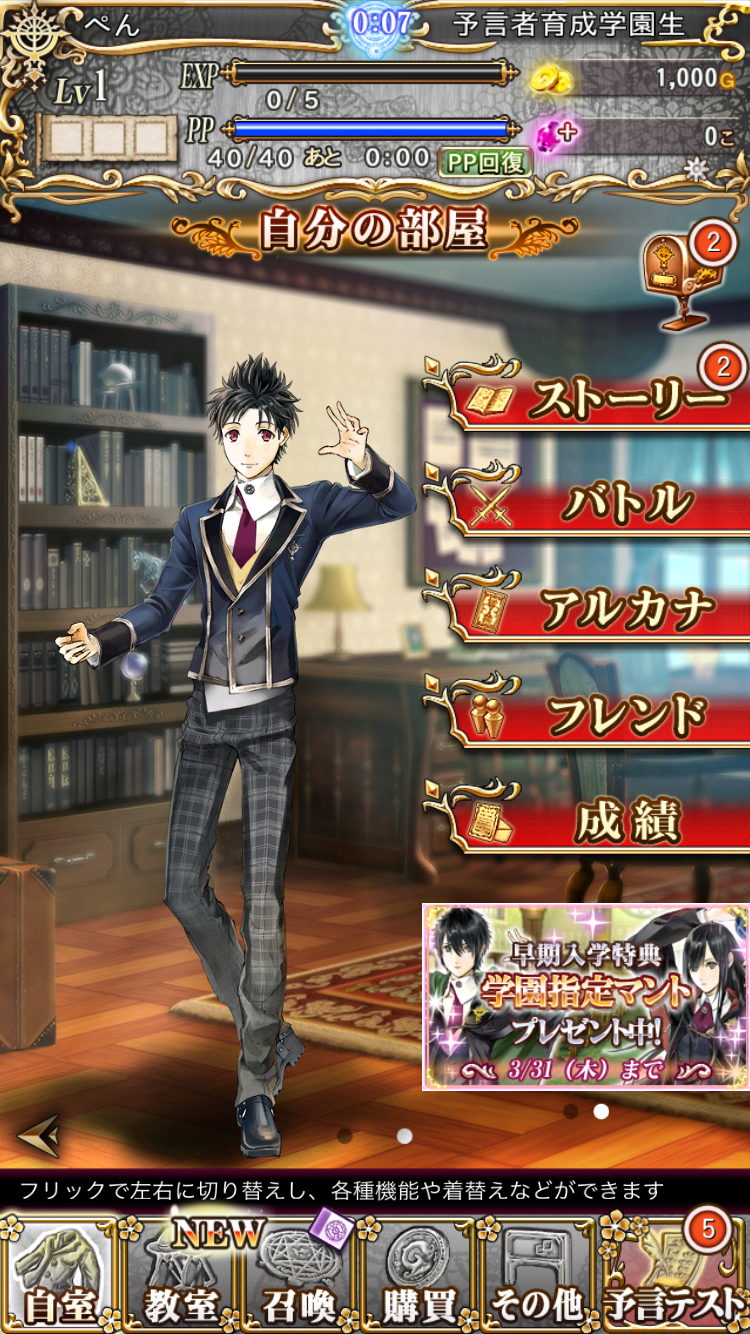Open the アルカナ (Arcana) menu
Image resolution: width=750 pixels, height=1334 pixels.
pyautogui.click(x=590, y=608)
